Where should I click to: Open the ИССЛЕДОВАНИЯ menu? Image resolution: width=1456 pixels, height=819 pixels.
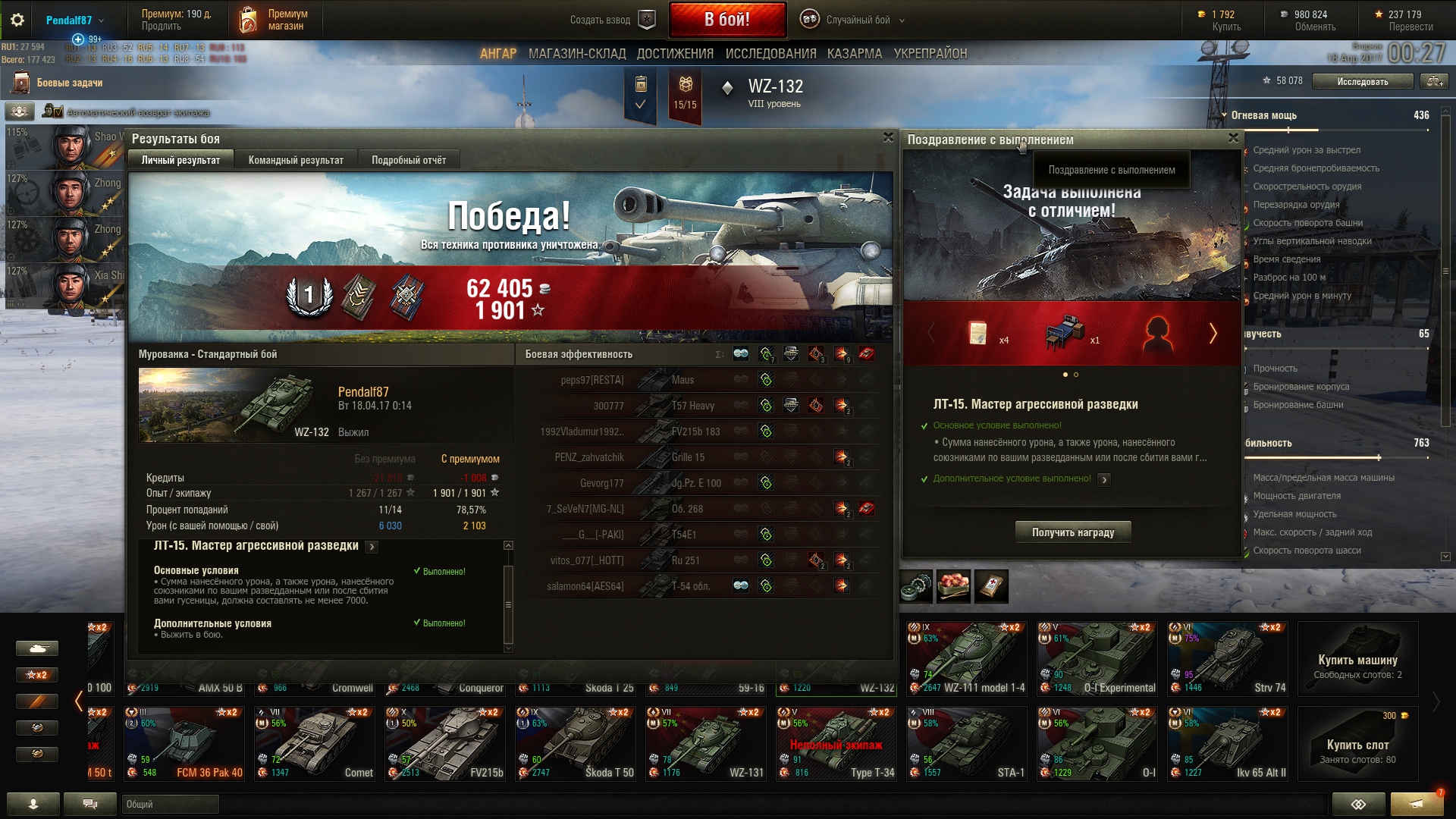coord(770,54)
